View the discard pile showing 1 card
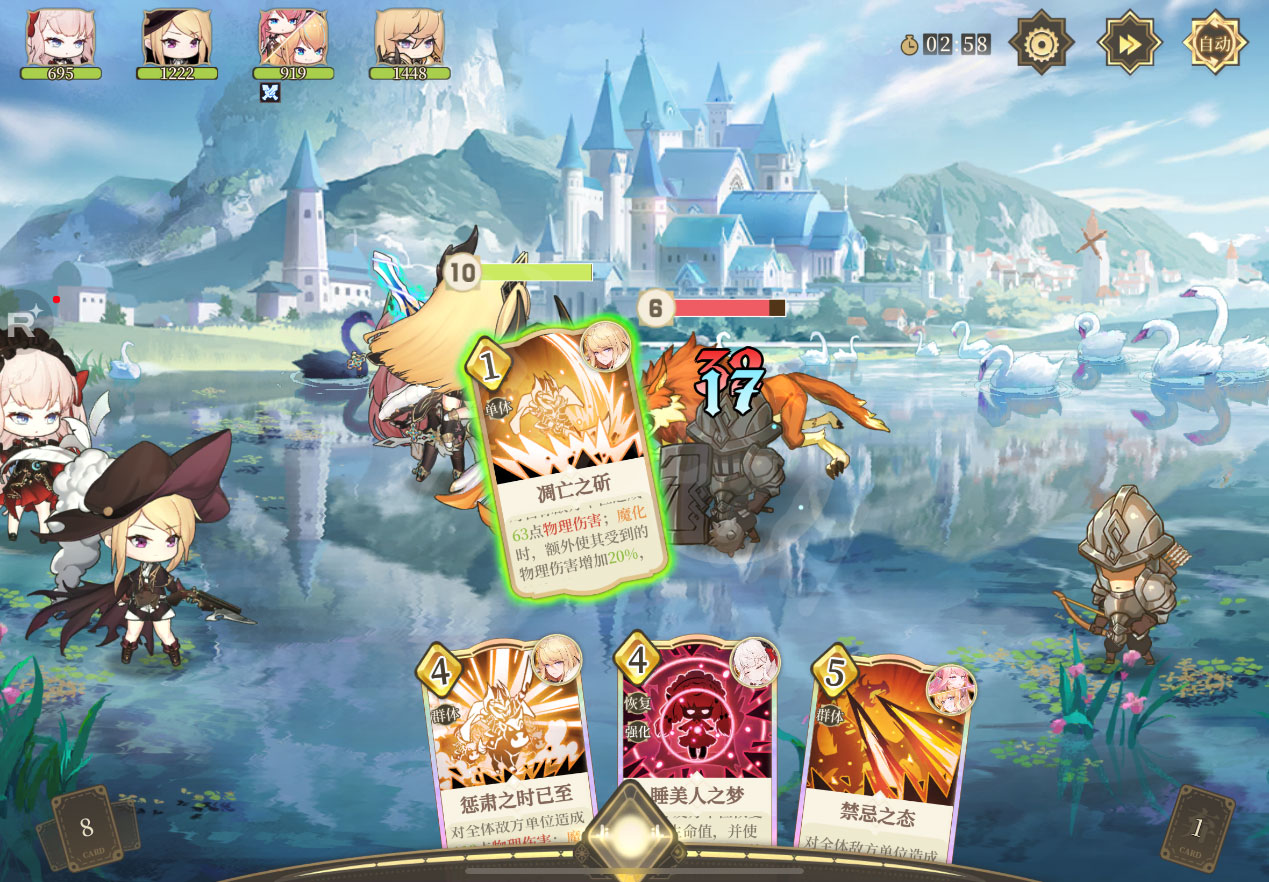This screenshot has width=1269, height=882. pyautogui.click(x=1197, y=828)
